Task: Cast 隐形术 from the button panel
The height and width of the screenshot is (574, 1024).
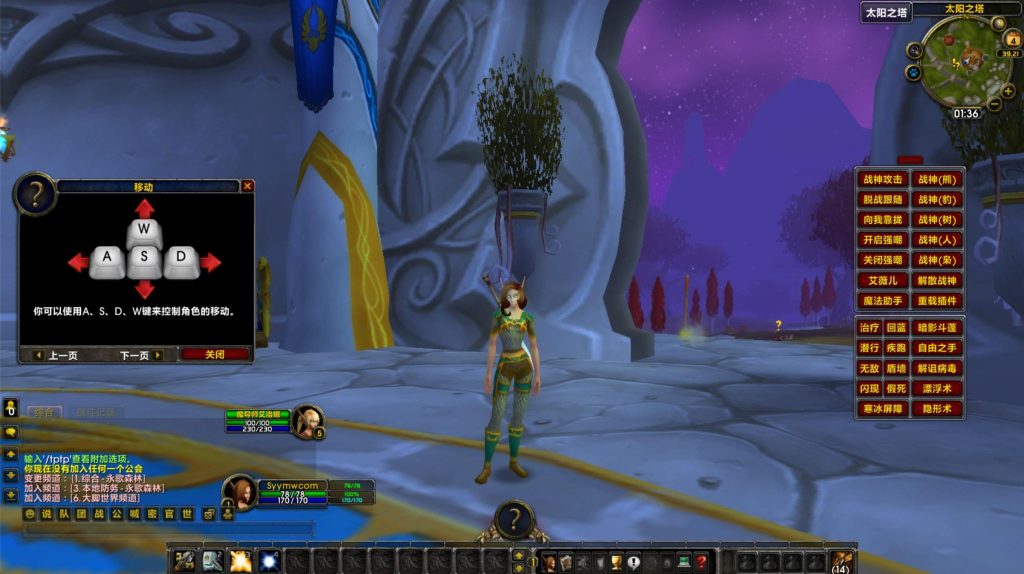Action: pyautogui.click(x=937, y=409)
